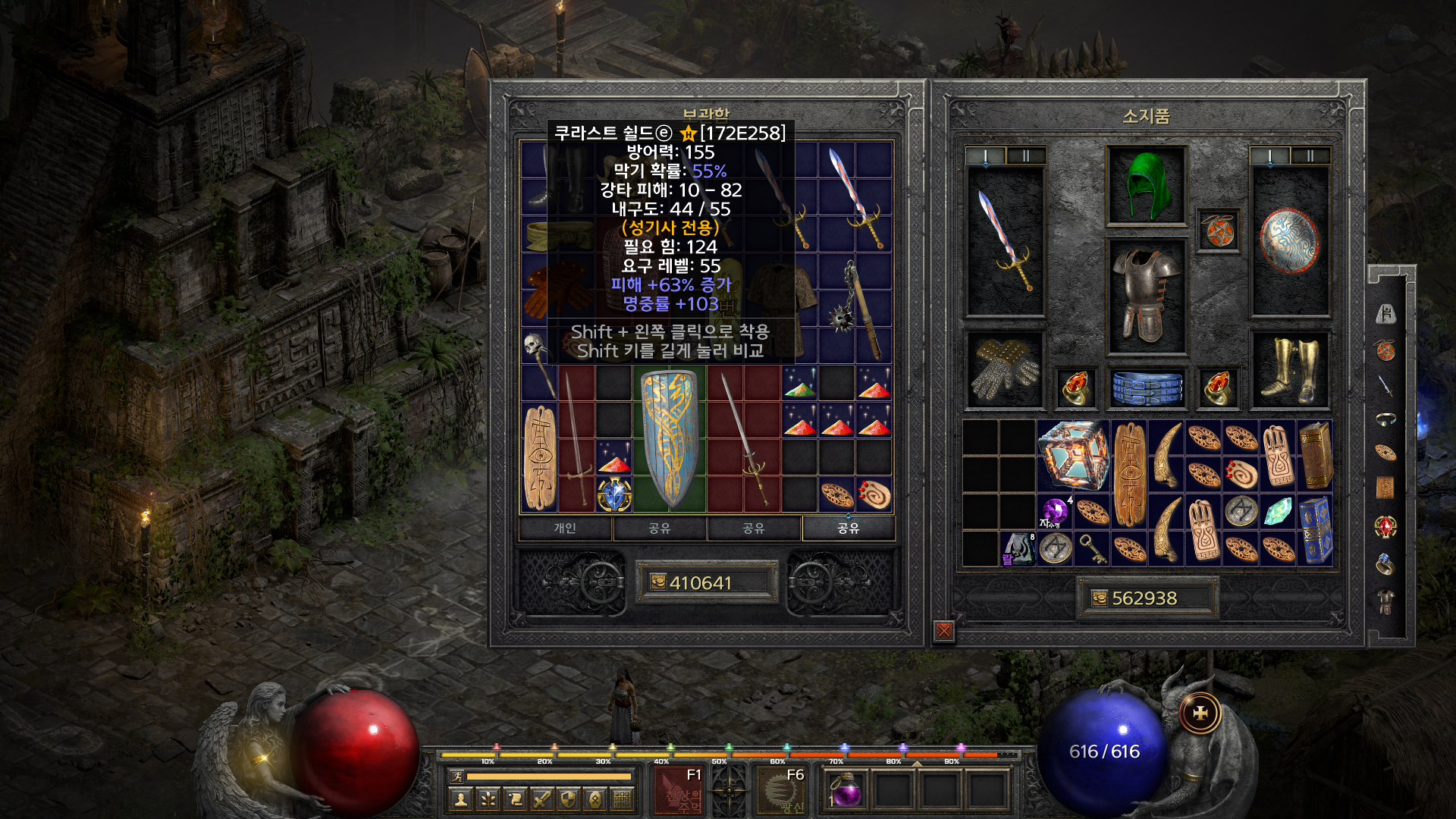The width and height of the screenshot is (1456, 819).
Task: Close the stash and inventory panels
Action: tap(944, 630)
